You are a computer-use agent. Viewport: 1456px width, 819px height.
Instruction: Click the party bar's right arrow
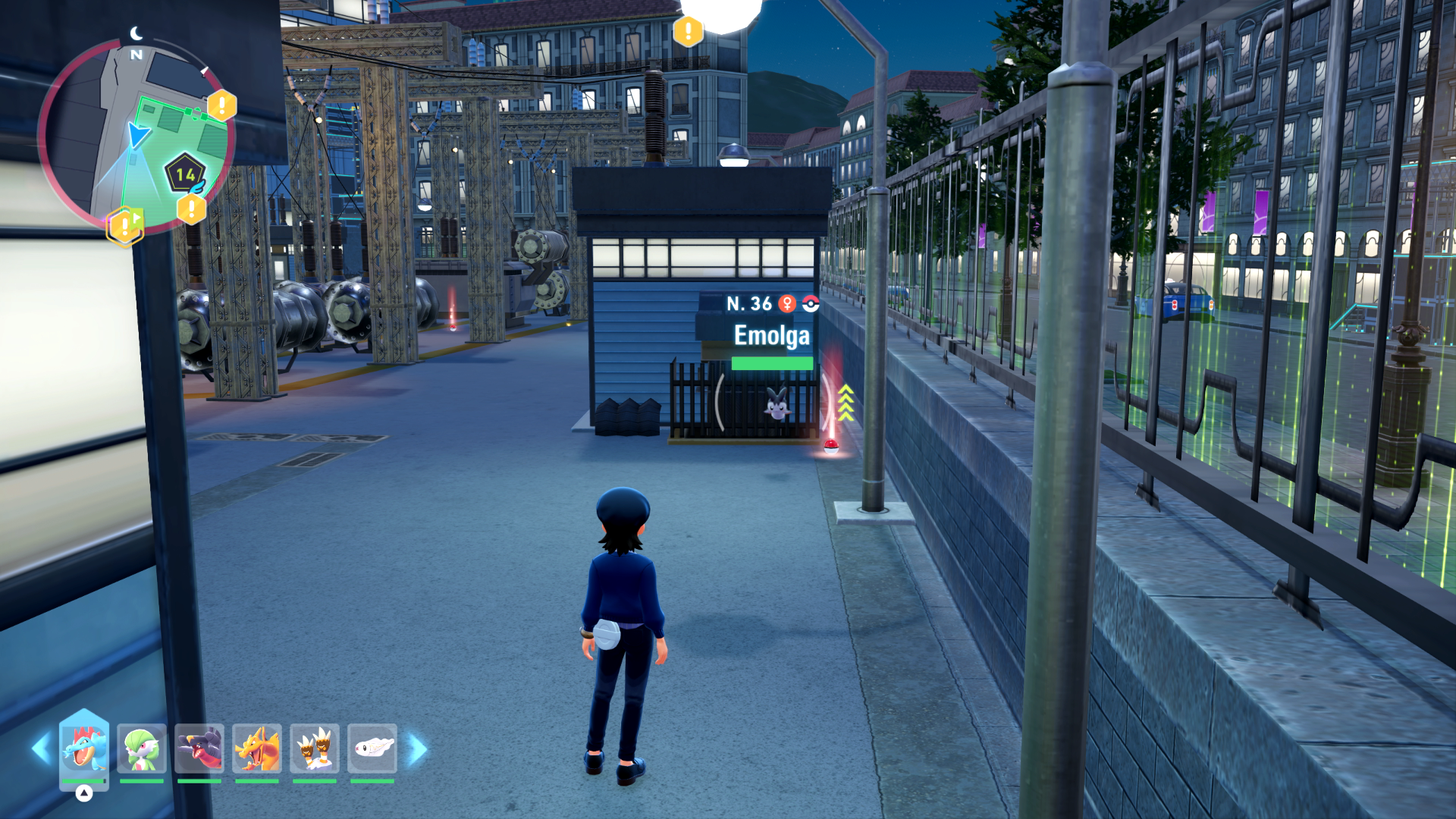(418, 749)
